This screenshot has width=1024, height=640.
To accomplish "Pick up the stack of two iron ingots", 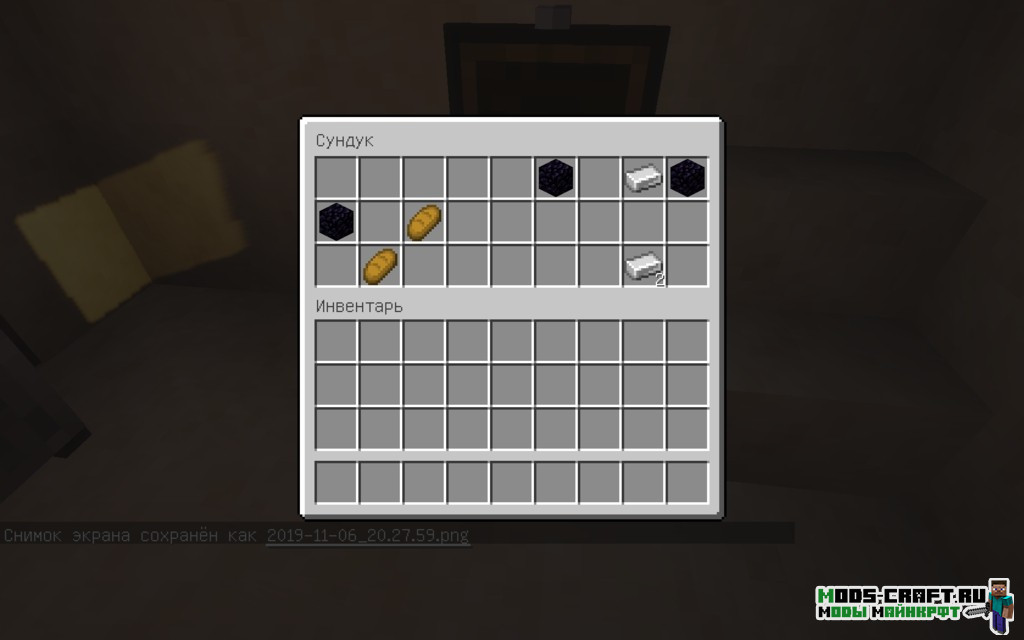I will tap(643, 266).
